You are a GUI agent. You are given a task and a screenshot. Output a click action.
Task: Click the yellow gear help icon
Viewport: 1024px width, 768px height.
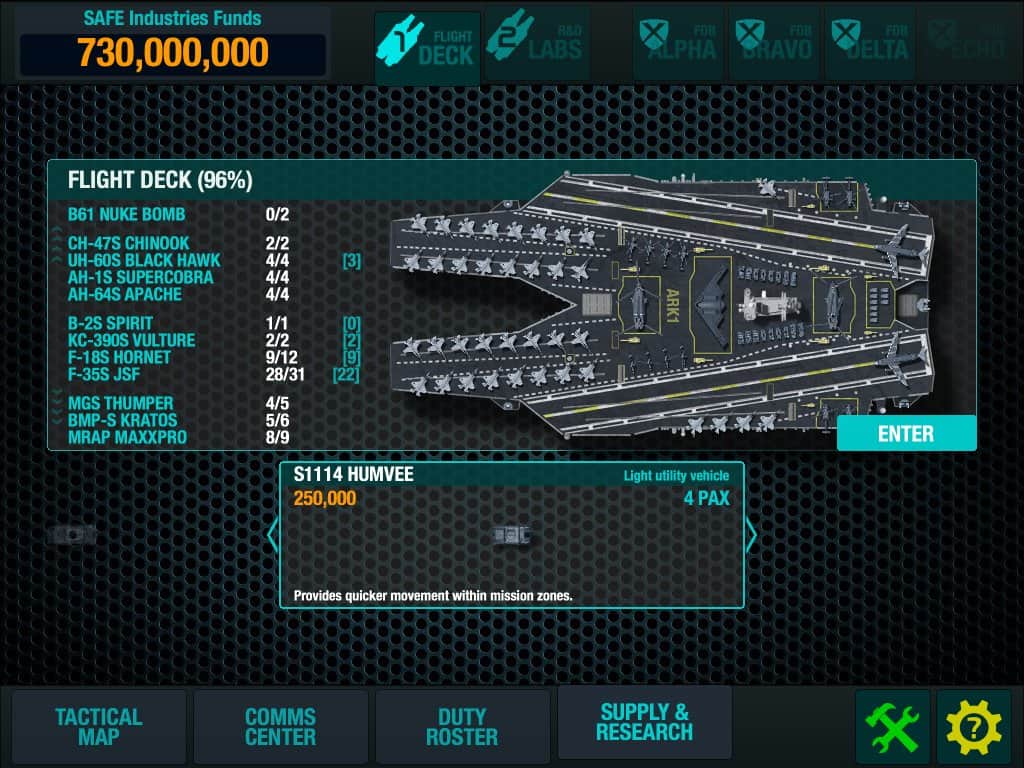coord(973,727)
